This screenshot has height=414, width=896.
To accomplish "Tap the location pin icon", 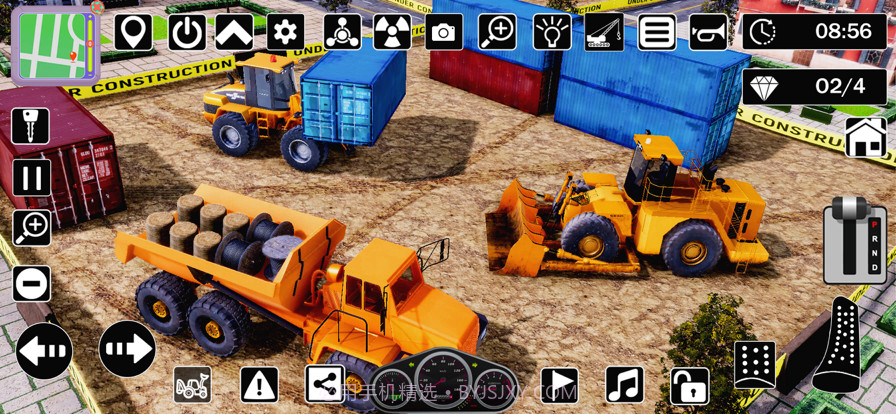I will [134, 32].
